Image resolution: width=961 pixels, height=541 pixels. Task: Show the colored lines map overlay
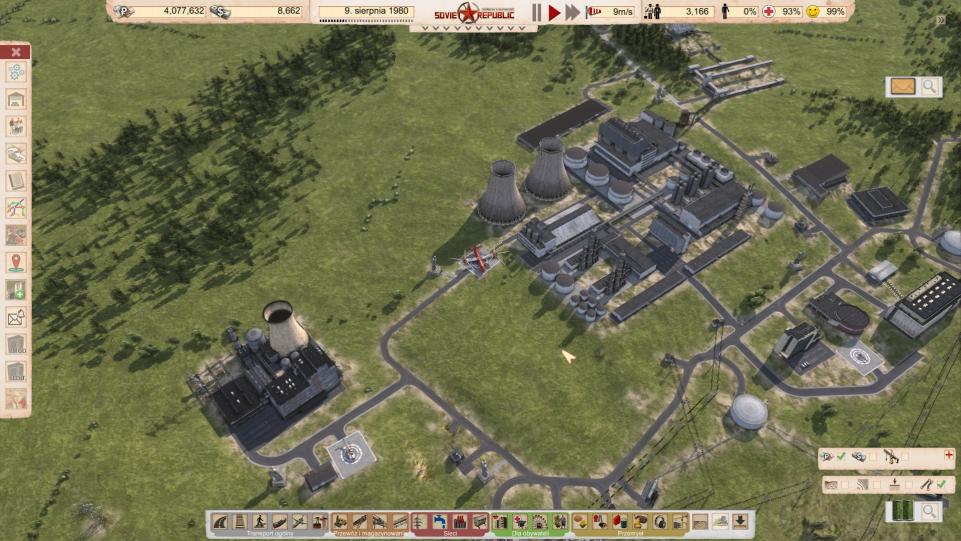click(x=16, y=208)
